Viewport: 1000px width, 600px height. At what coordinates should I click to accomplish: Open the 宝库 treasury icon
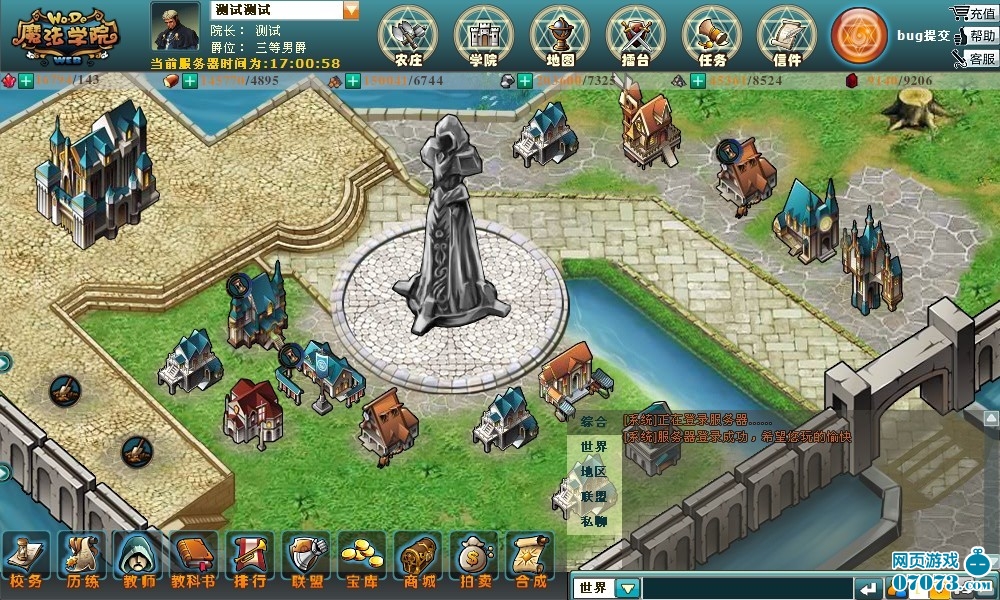(361, 559)
